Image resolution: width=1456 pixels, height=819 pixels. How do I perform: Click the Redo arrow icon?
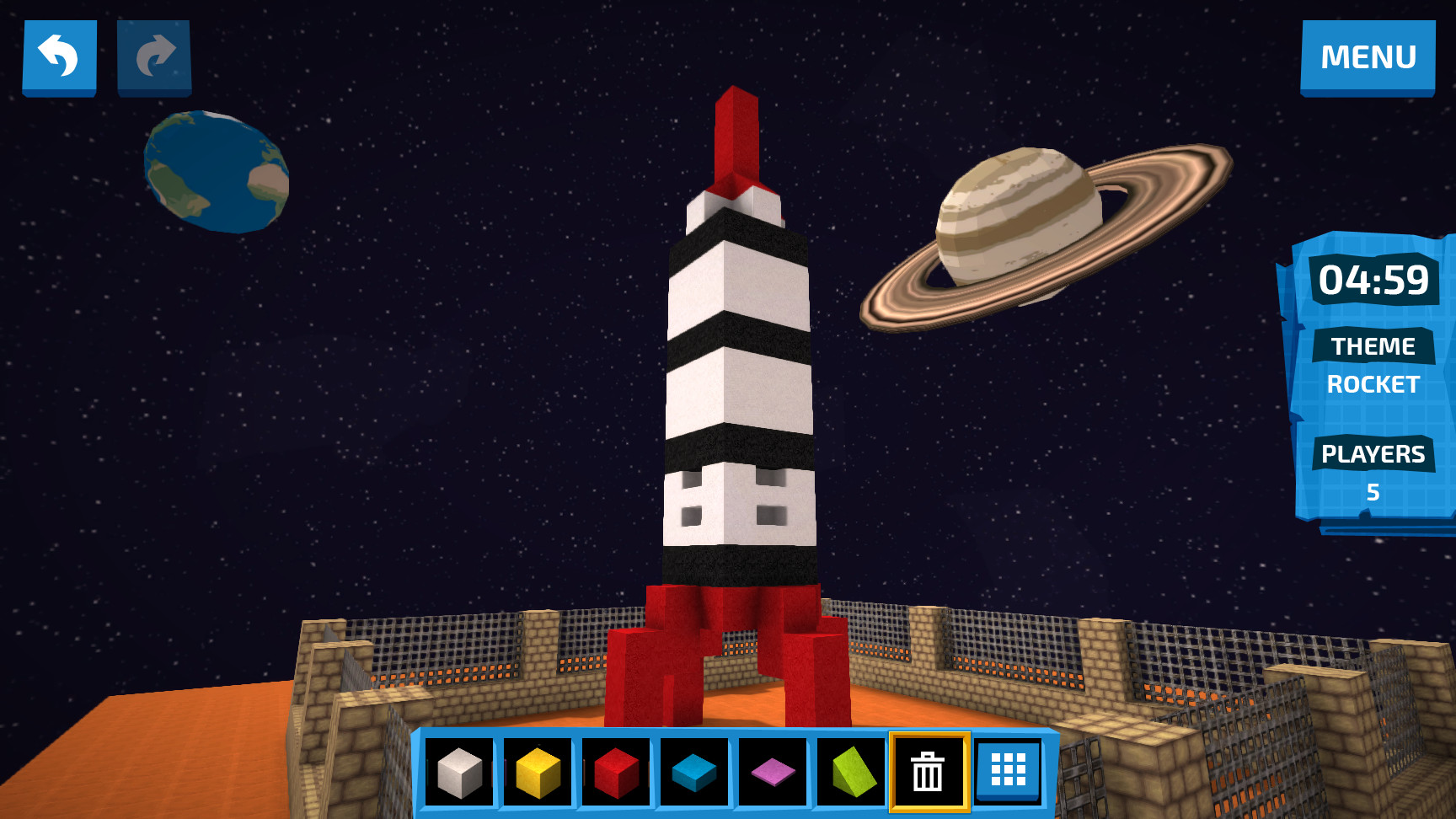153,56
